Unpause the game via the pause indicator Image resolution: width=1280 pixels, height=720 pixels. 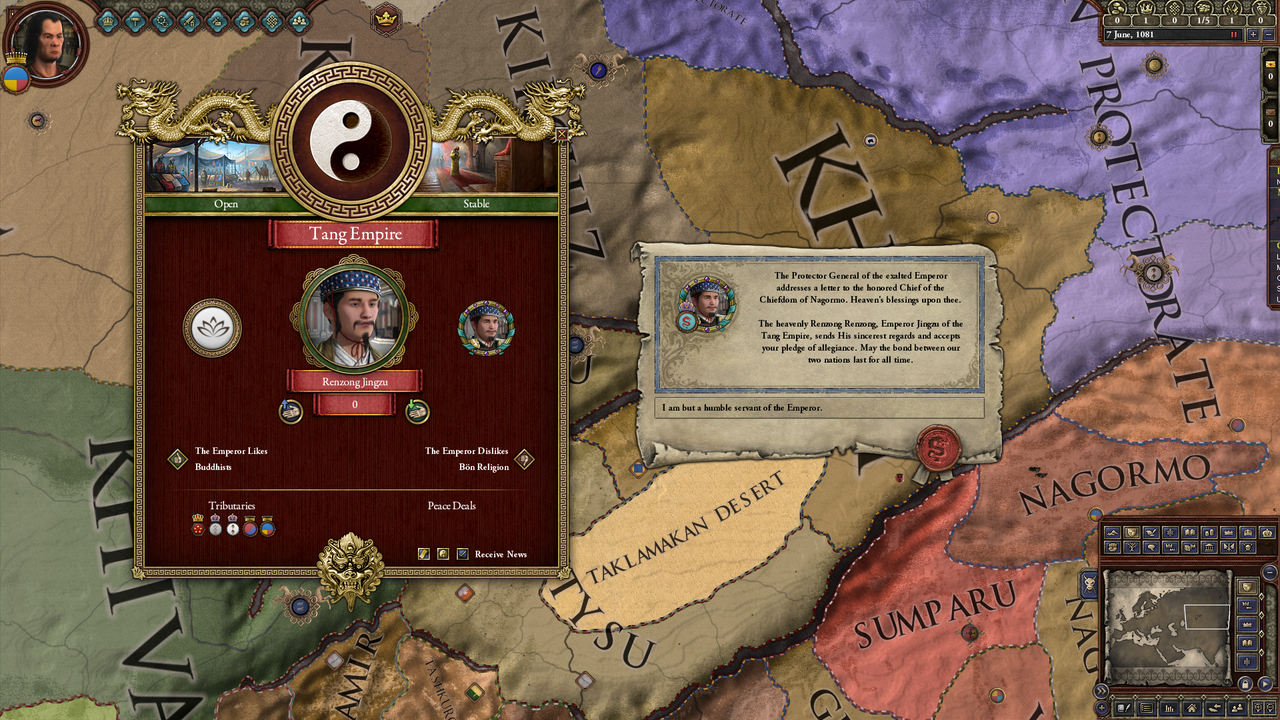(1236, 33)
